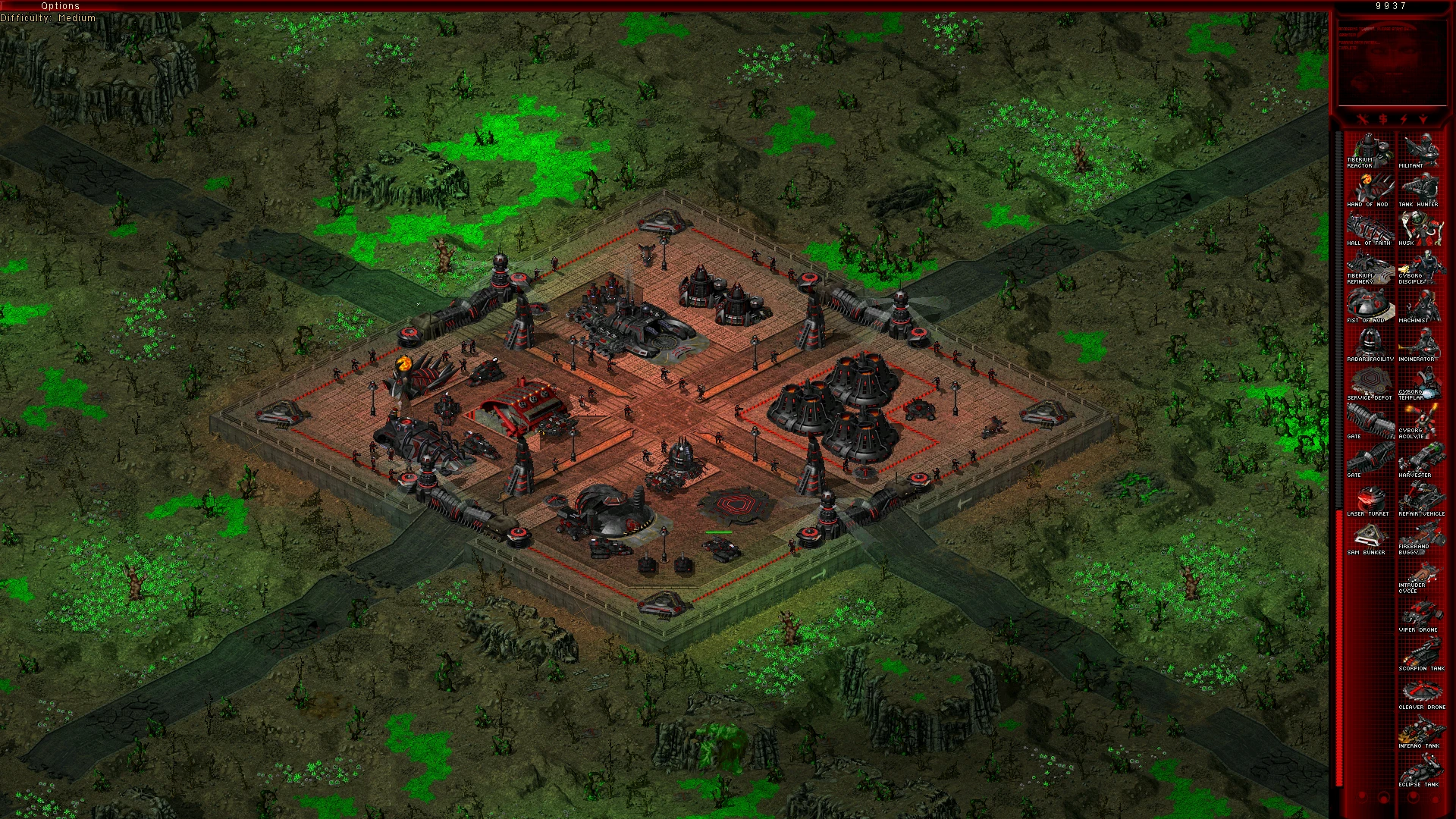This screenshot has height=819, width=1456.
Task: Activate the repair wrench button
Action: pyautogui.click(x=1361, y=119)
